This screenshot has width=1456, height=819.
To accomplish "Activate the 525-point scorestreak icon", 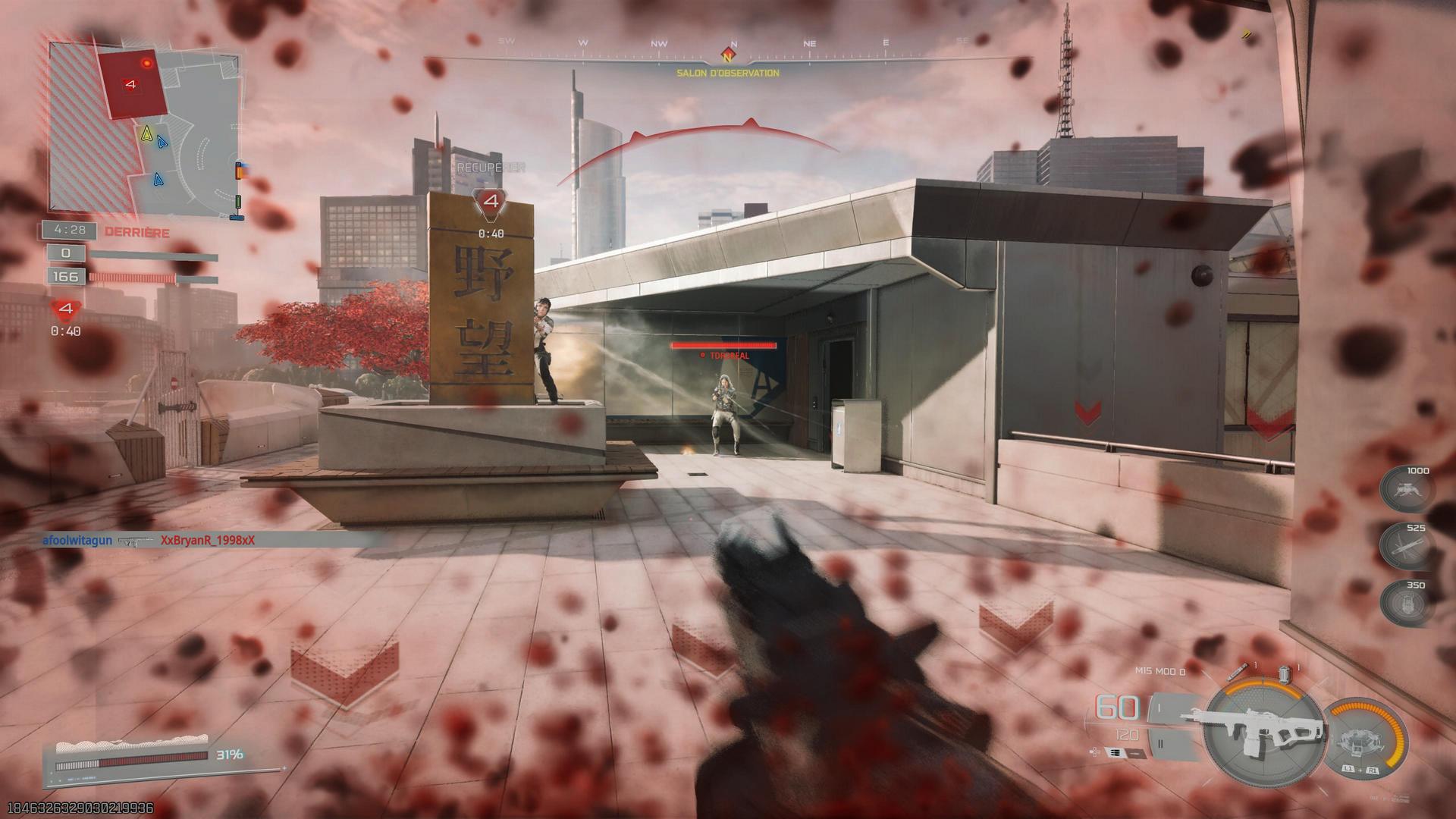I will 1406,547.
